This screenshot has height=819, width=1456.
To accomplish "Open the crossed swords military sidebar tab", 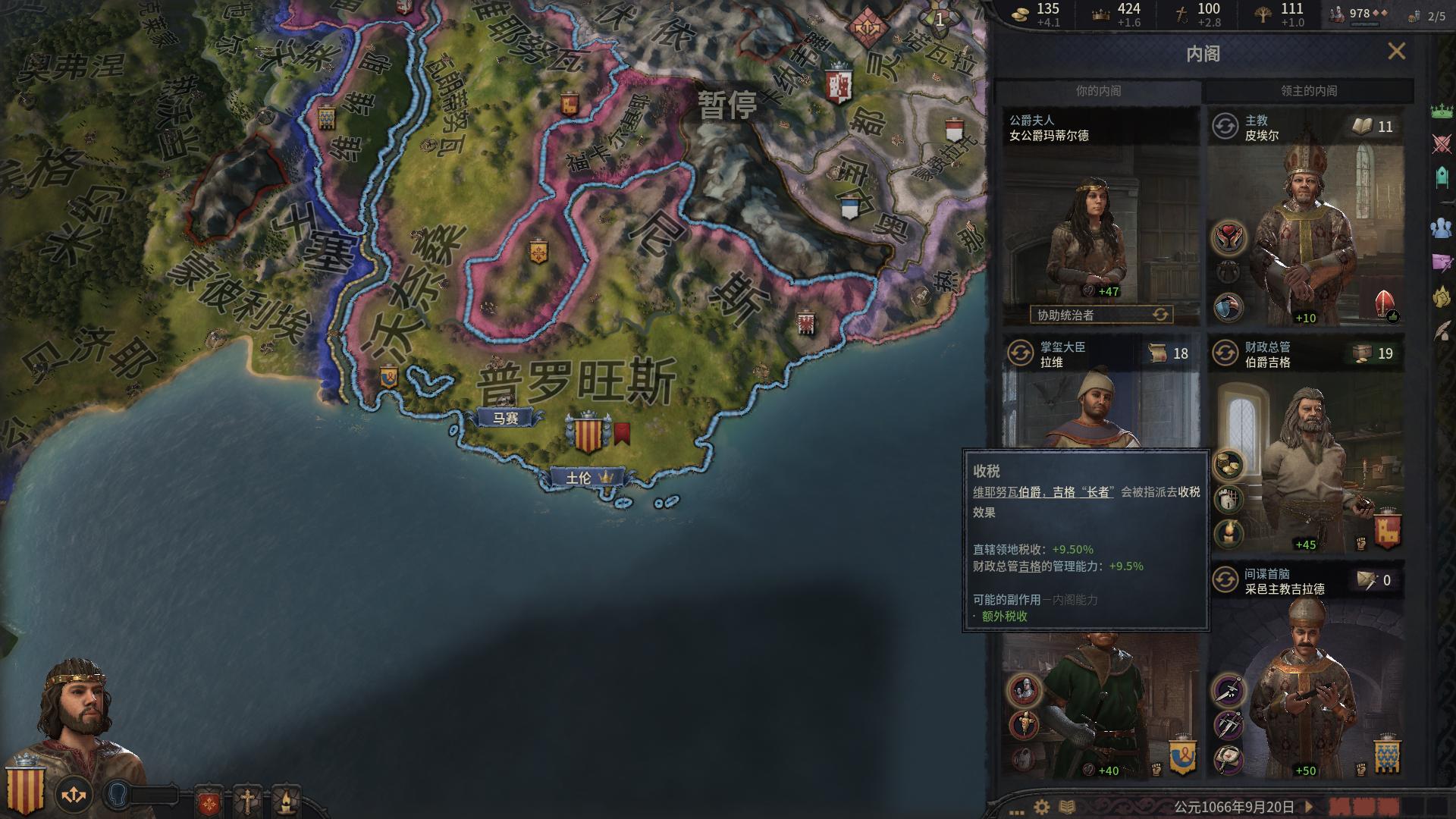I will point(1442,144).
